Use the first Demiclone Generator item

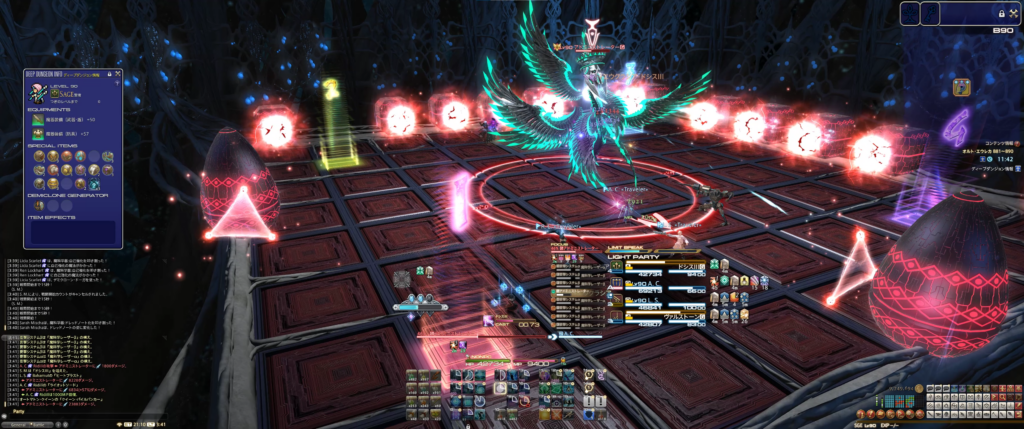tap(39, 206)
